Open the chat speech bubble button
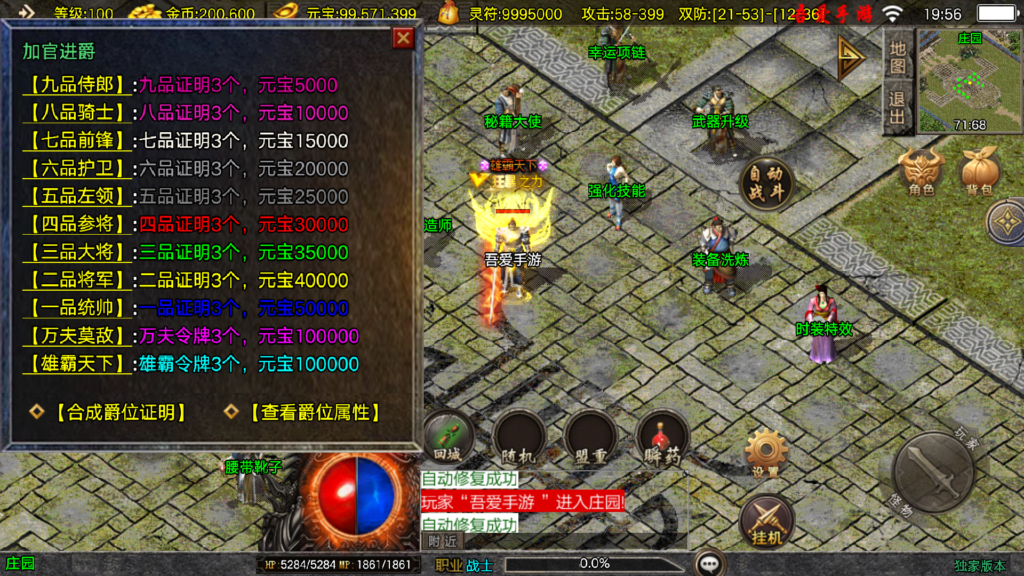Viewport: 1024px width, 576px height. (710, 563)
